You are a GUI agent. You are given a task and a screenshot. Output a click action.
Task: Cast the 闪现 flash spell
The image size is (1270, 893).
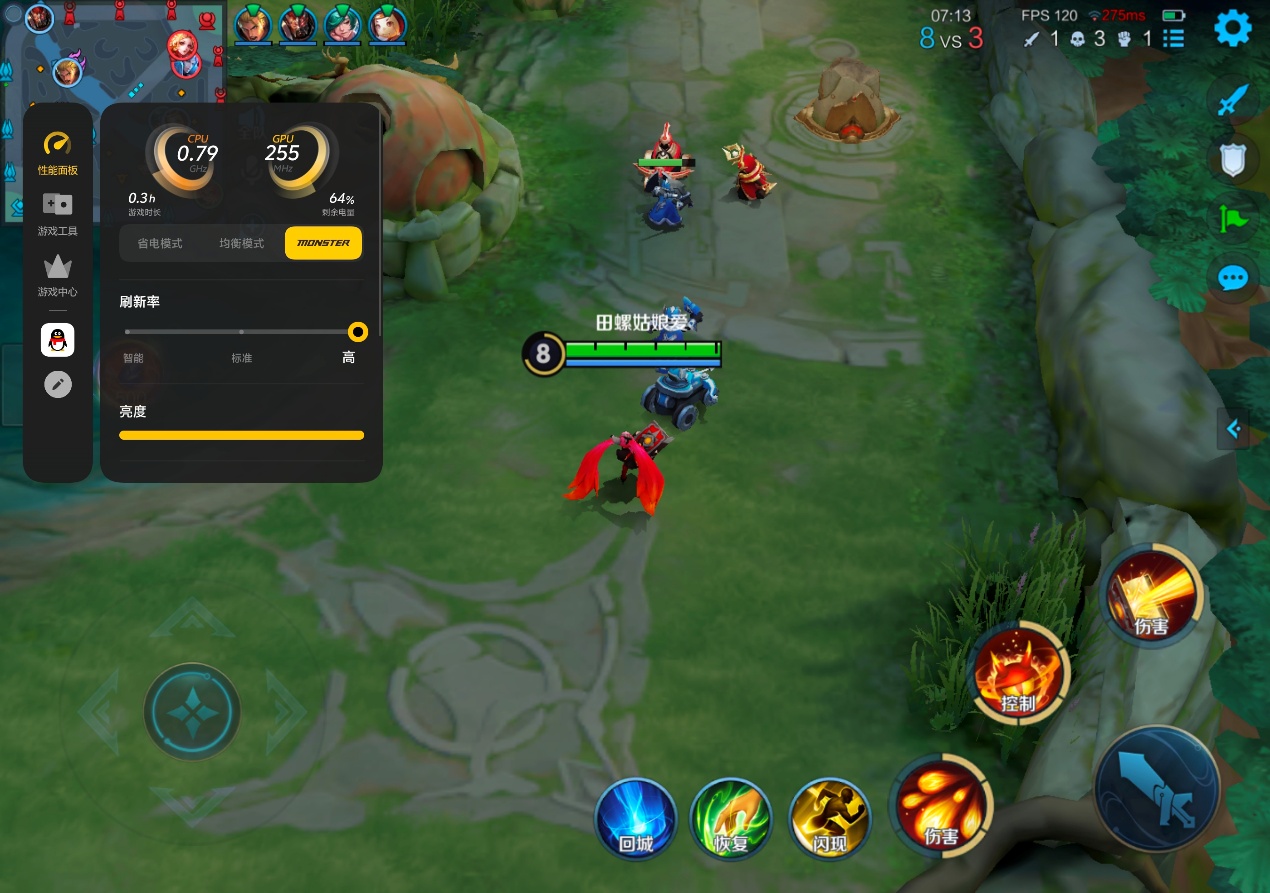coord(829,817)
